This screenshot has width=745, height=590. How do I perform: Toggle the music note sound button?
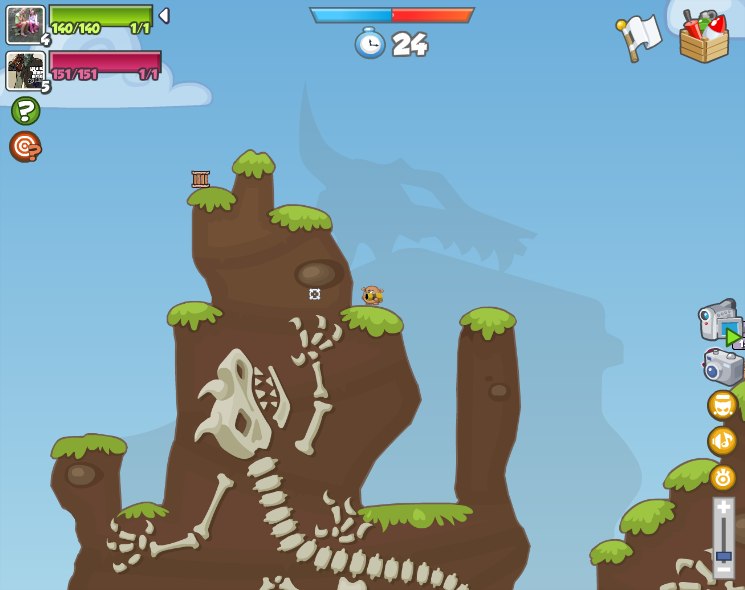[x=722, y=441]
